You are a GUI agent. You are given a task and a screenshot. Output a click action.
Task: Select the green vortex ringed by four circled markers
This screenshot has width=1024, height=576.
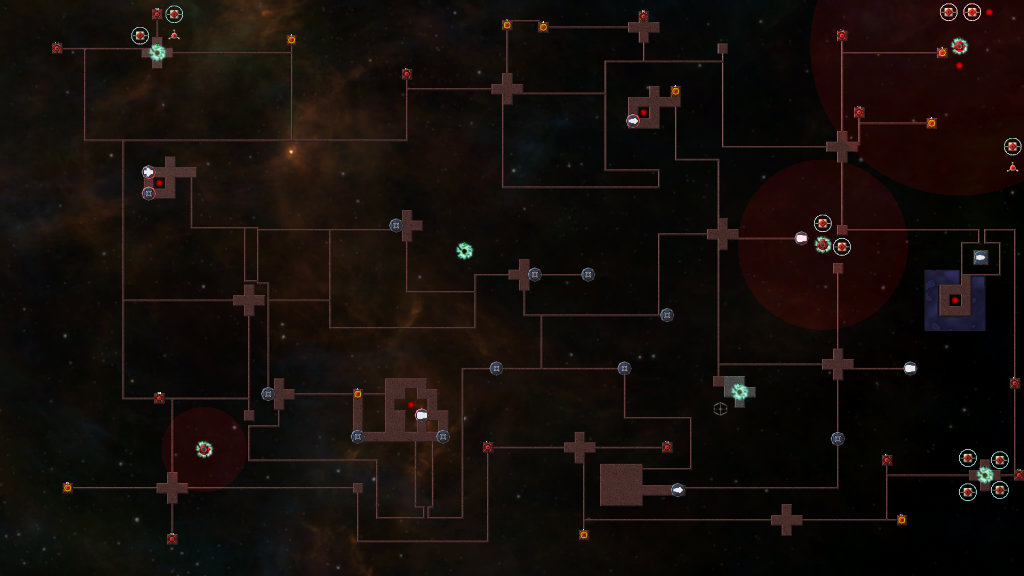984,475
